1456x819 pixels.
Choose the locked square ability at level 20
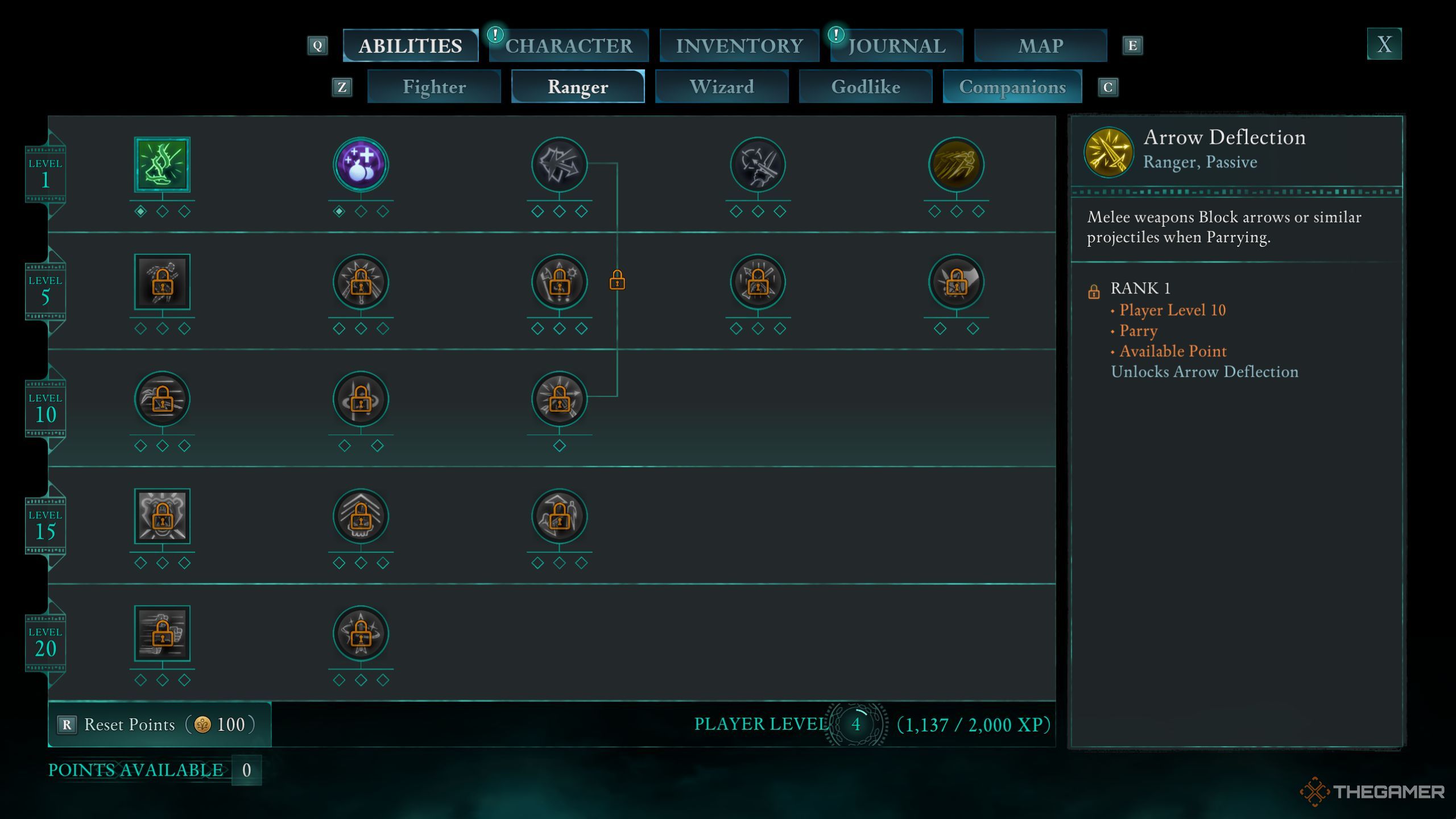(162, 633)
